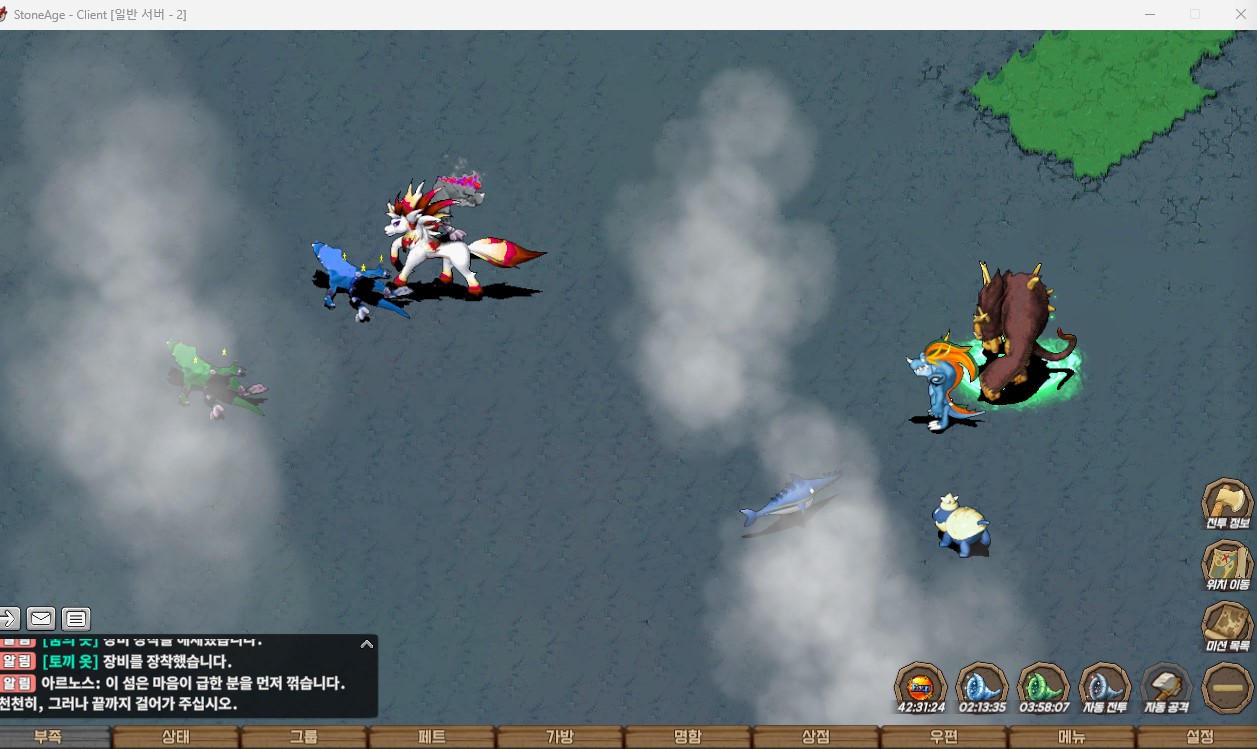
Task: Open the 부족 (tribe) menu
Action: tap(48, 737)
